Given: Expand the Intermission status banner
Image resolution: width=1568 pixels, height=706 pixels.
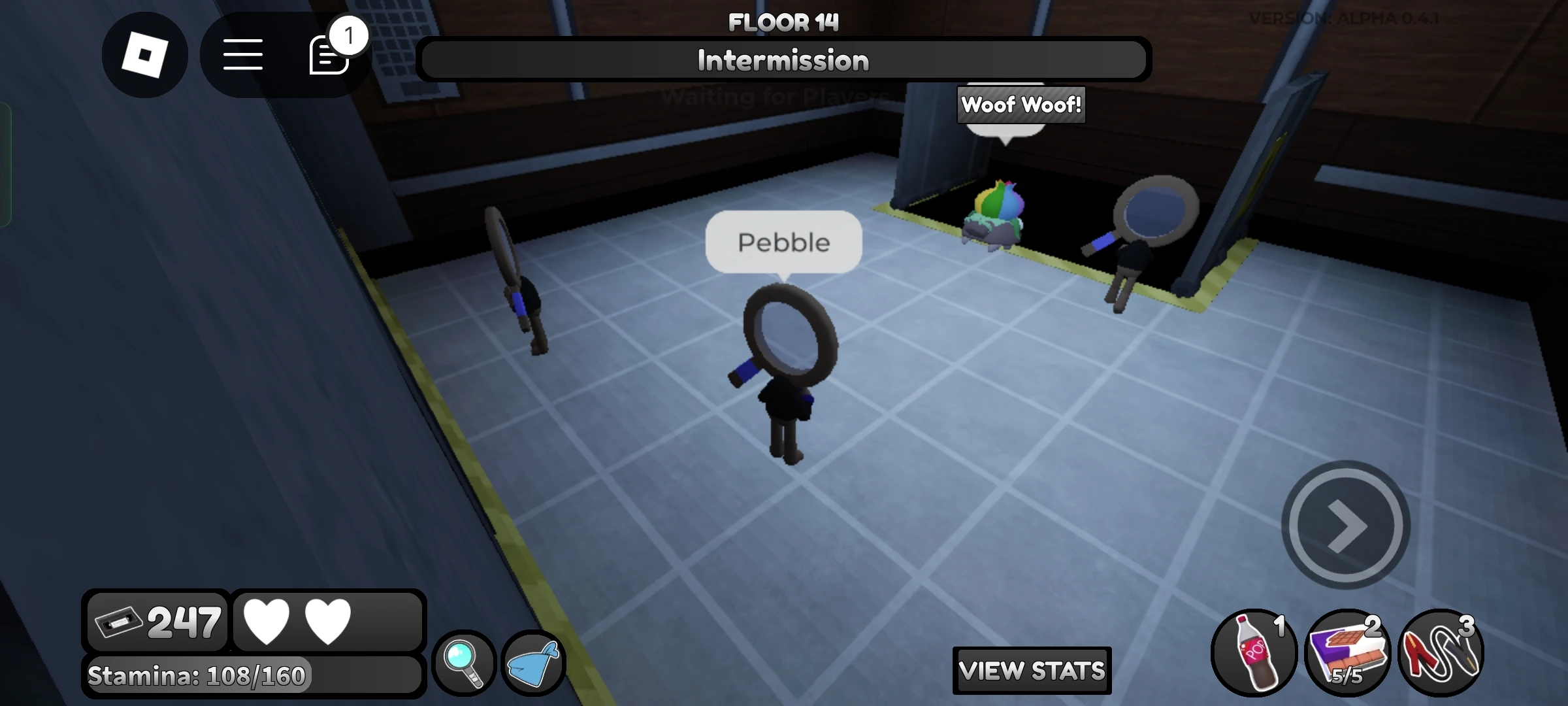Looking at the screenshot, I should pos(783,59).
